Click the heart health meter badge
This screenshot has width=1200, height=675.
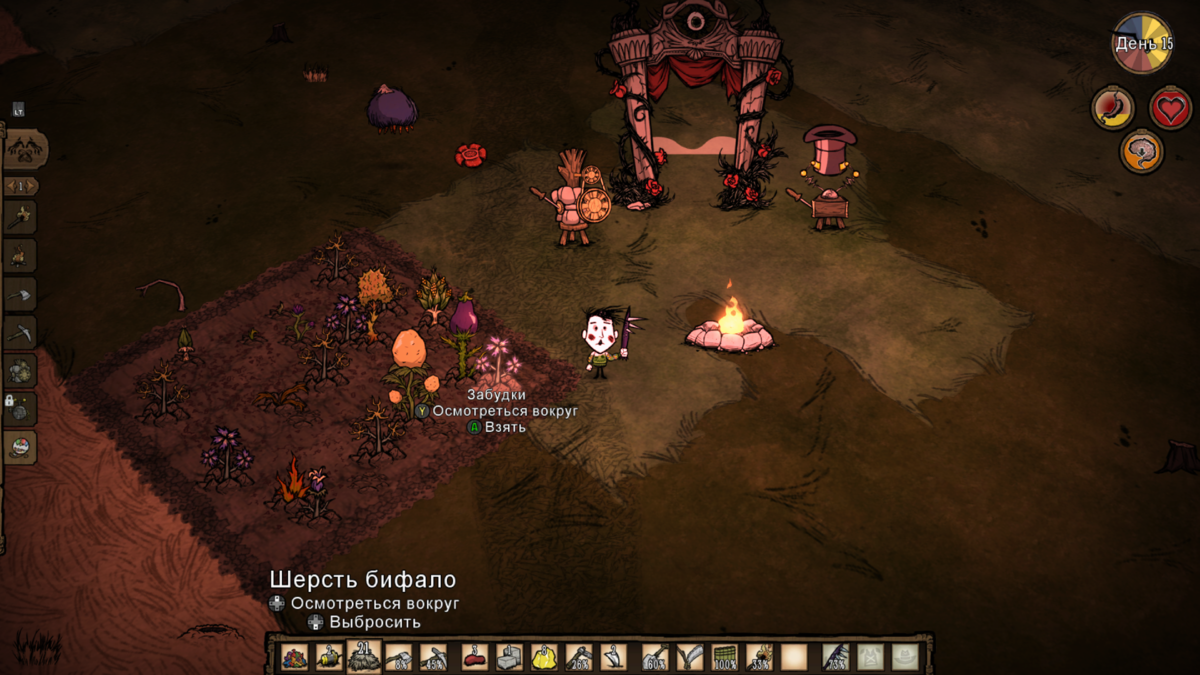[x=1170, y=107]
